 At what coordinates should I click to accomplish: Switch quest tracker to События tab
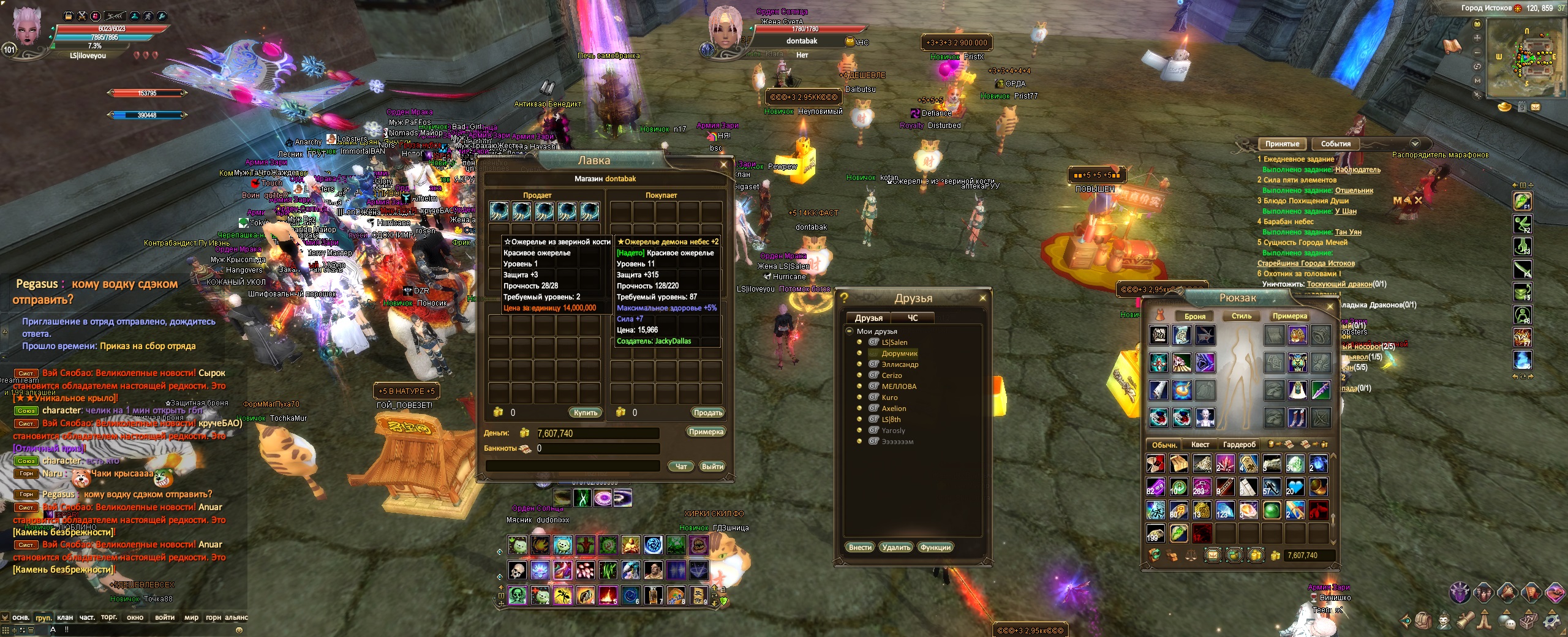click(1335, 144)
